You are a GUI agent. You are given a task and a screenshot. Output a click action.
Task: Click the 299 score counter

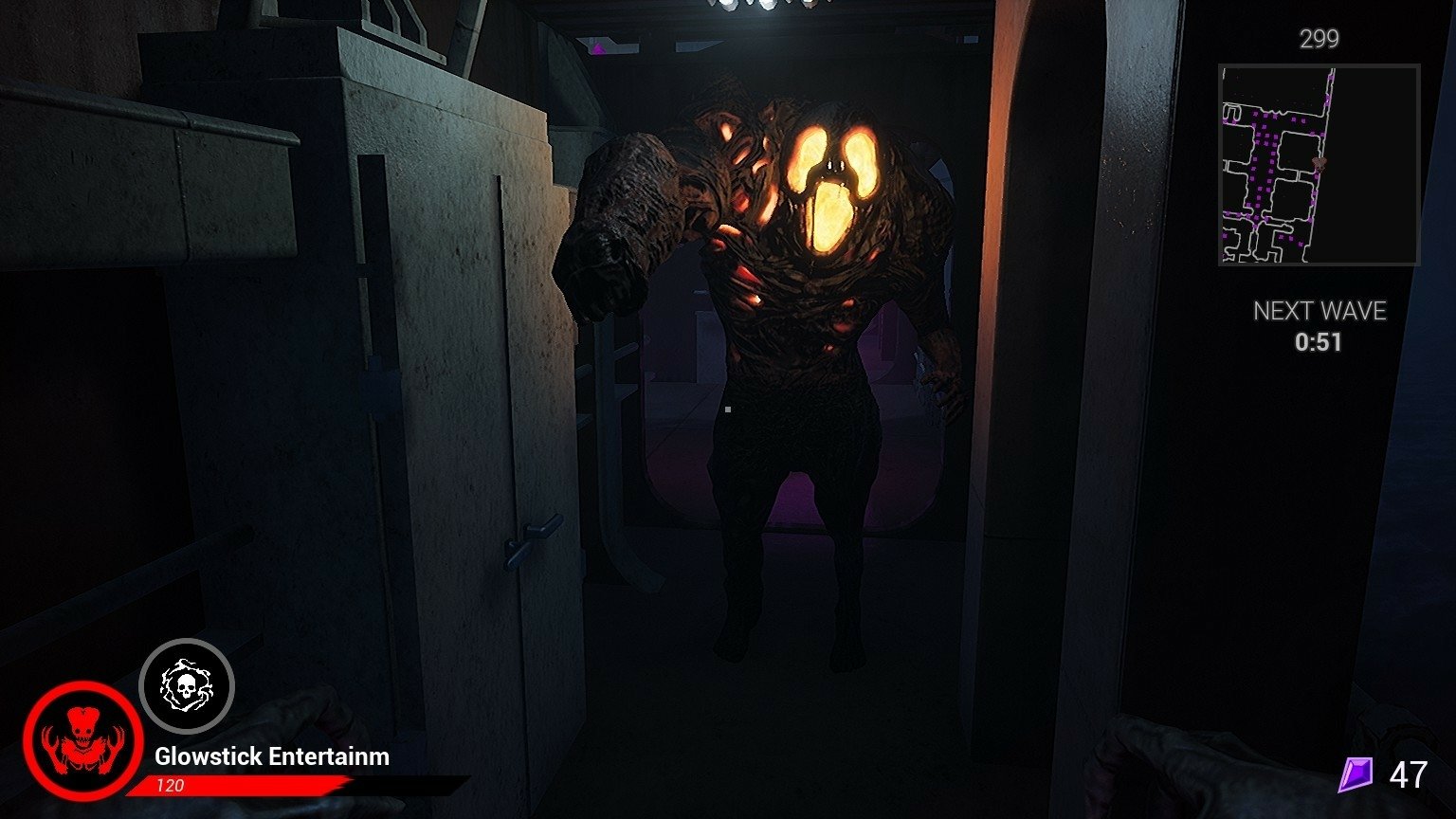click(x=1318, y=39)
